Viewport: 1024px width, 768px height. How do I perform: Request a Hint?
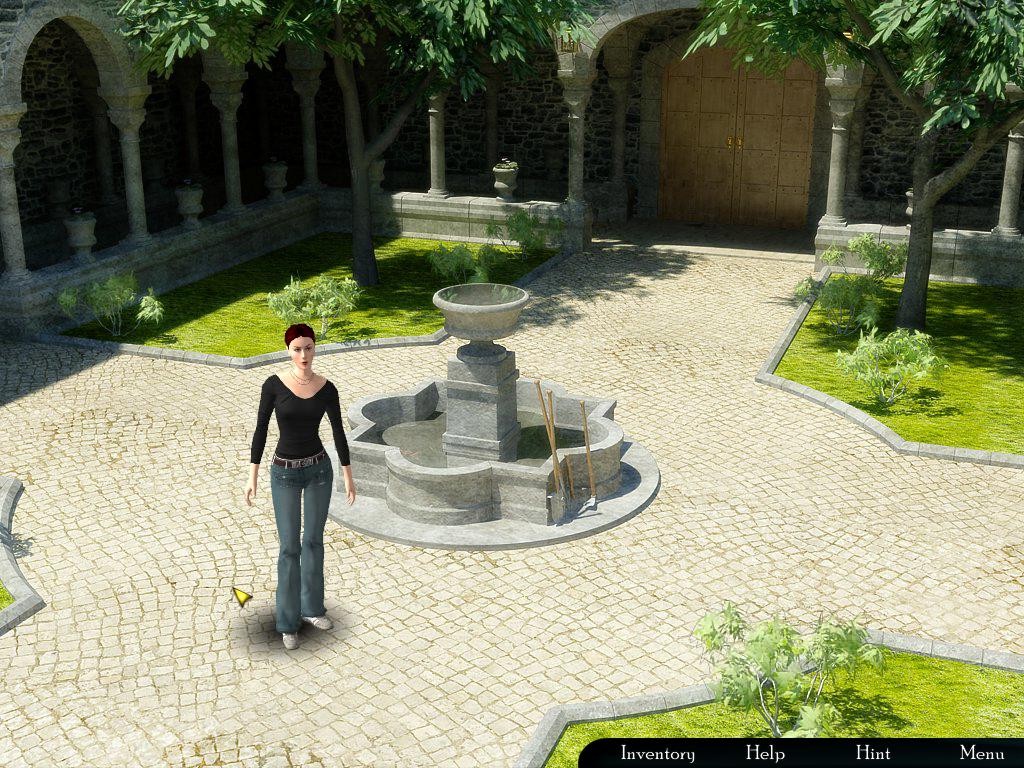tap(873, 753)
